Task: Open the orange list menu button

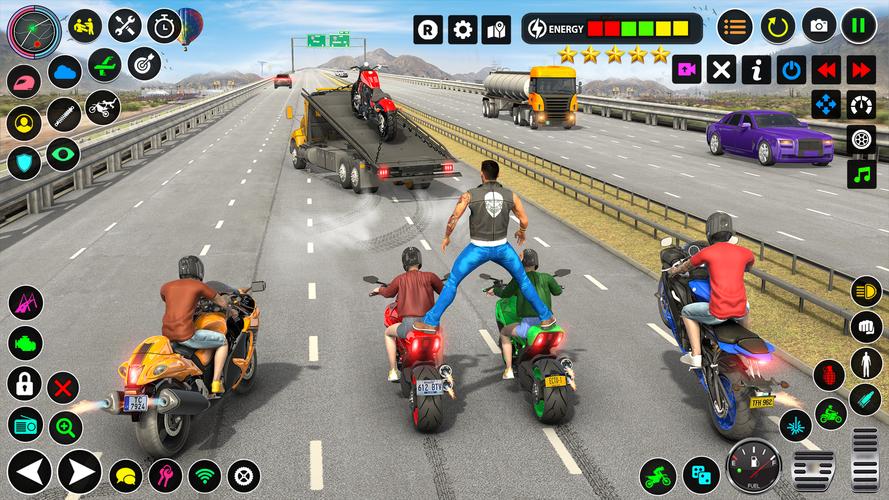Action: click(736, 26)
